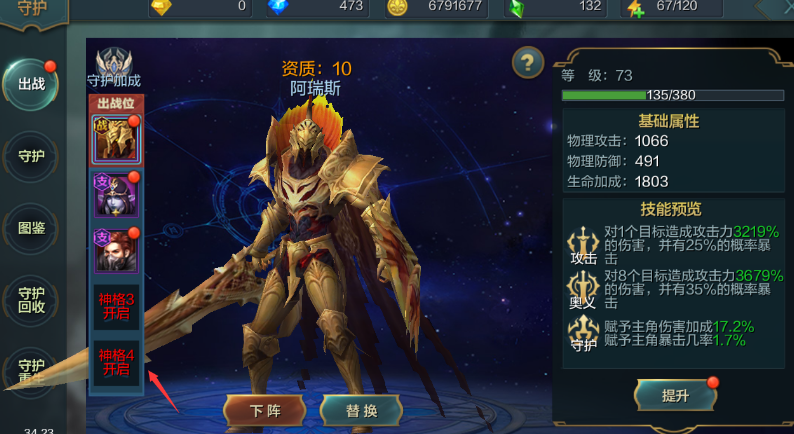Click the locked 神格4开启 slot
Screen dimensions: 794x434
(115, 361)
